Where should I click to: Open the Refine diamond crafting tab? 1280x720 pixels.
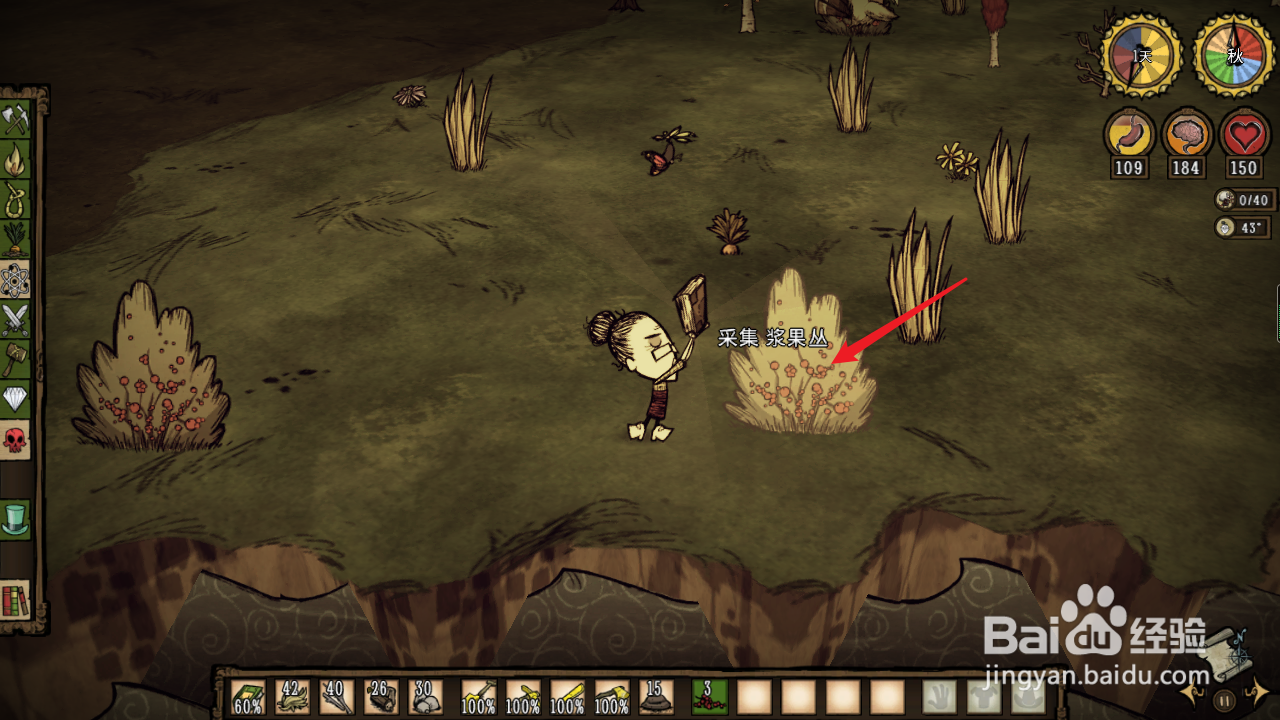[x=16, y=400]
